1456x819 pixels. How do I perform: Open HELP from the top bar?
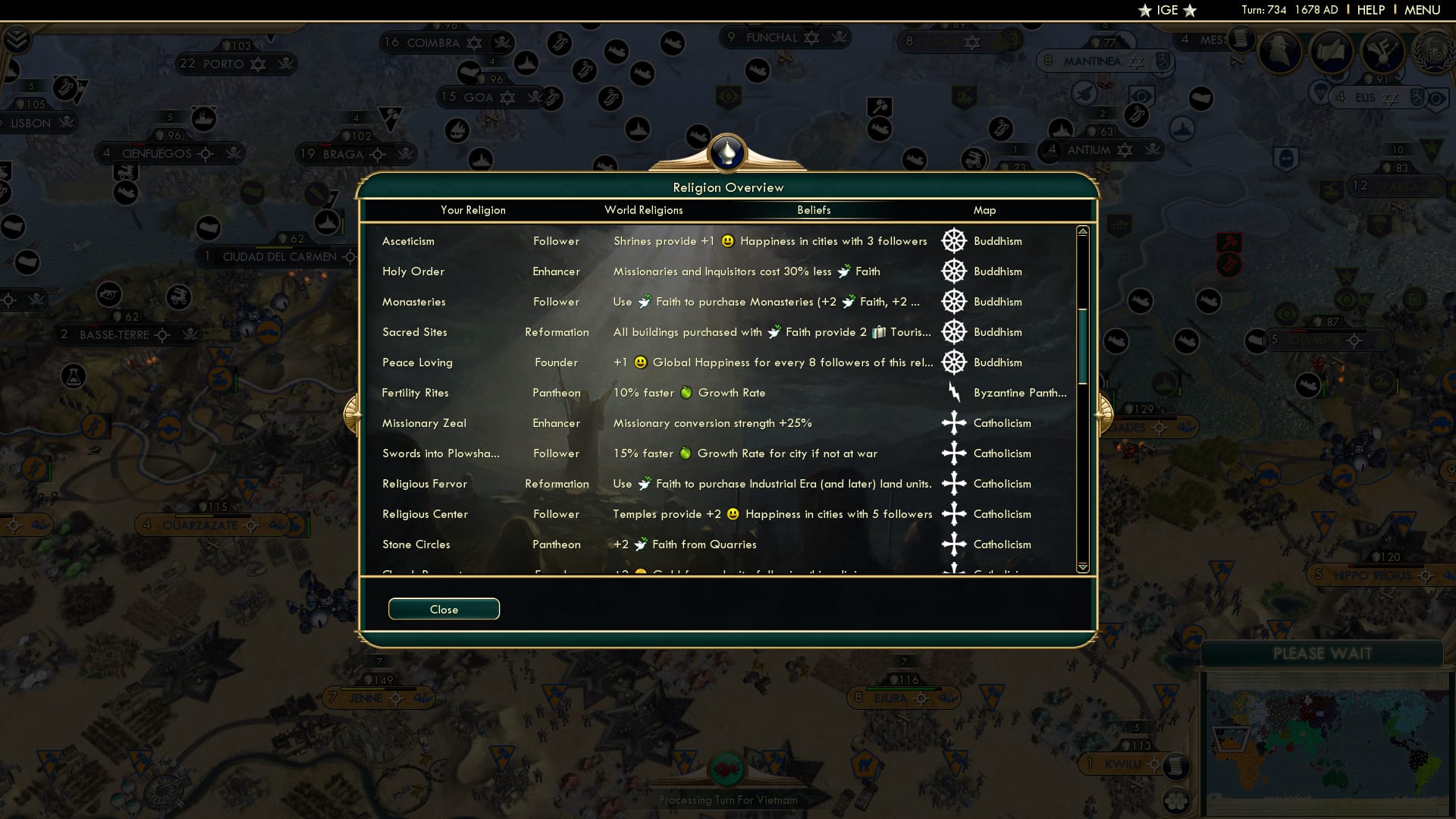coord(1370,10)
